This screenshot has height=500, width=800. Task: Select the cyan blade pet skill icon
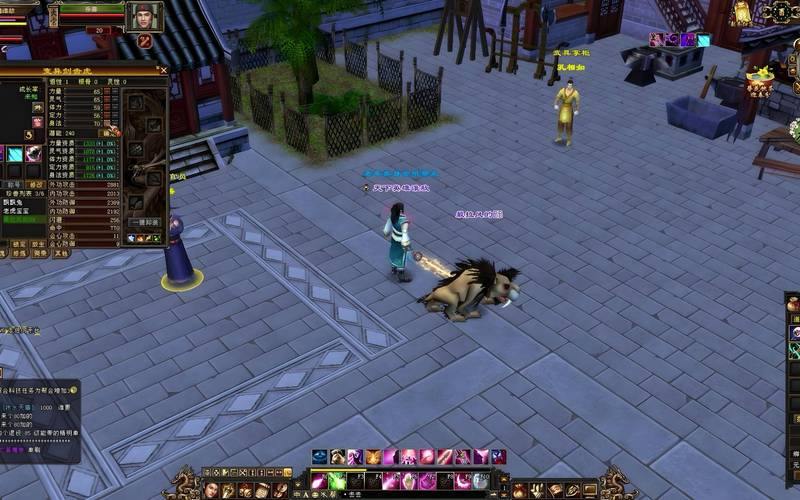point(16,154)
